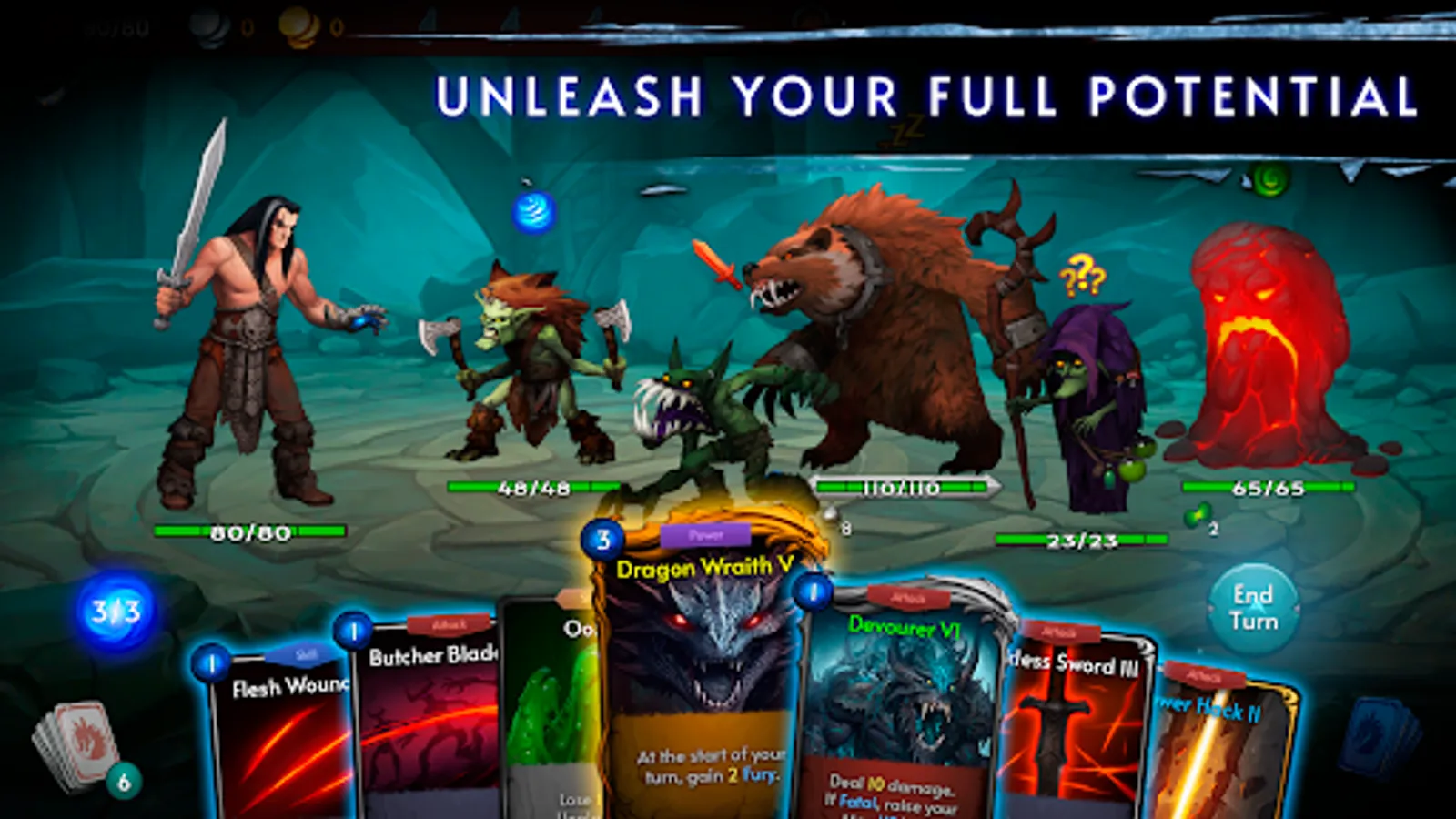The image size is (1456, 819).
Task: Click the shield buff icon under the bear
Action: [833, 514]
